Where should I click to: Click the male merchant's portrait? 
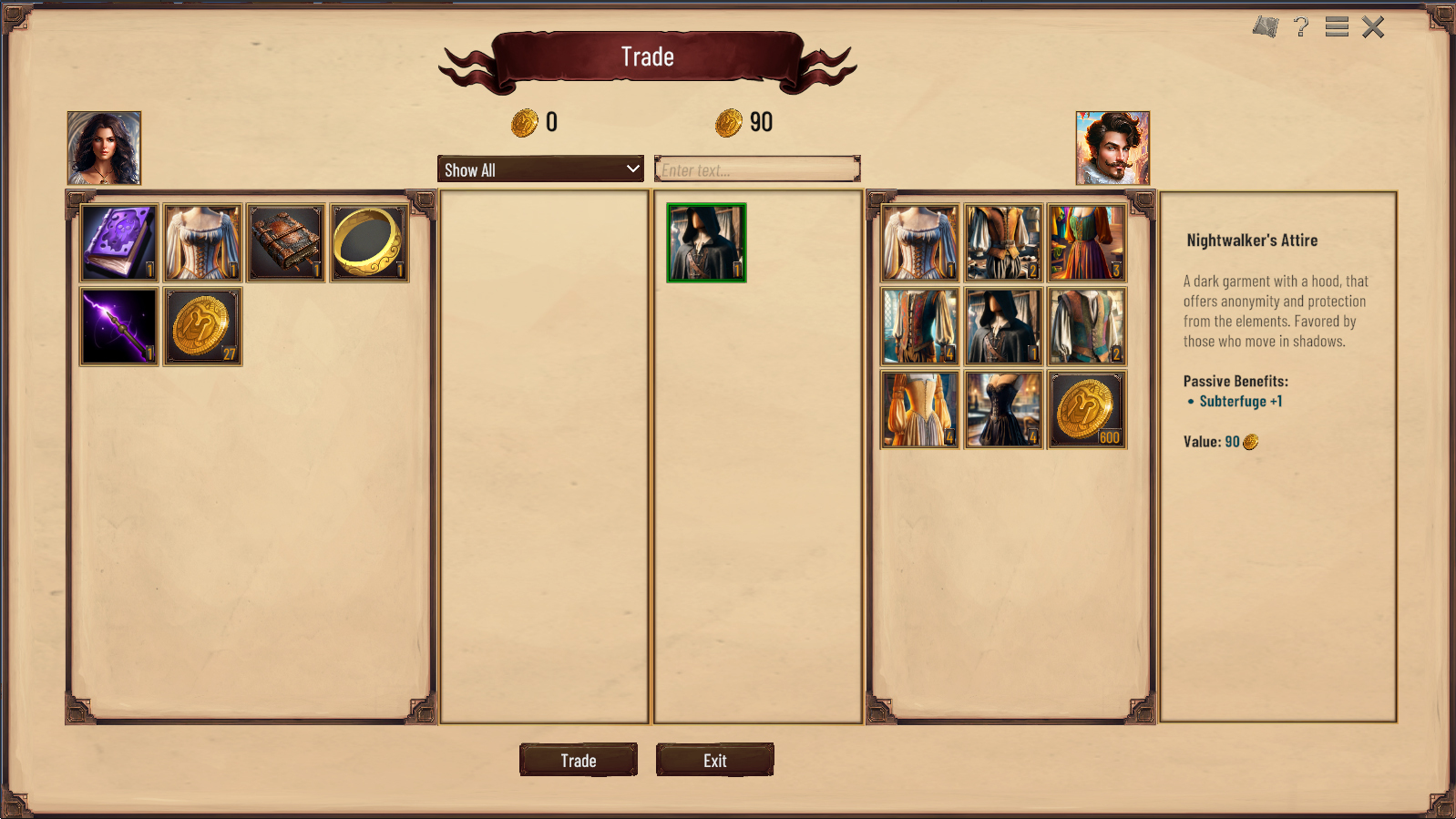tap(1112, 147)
